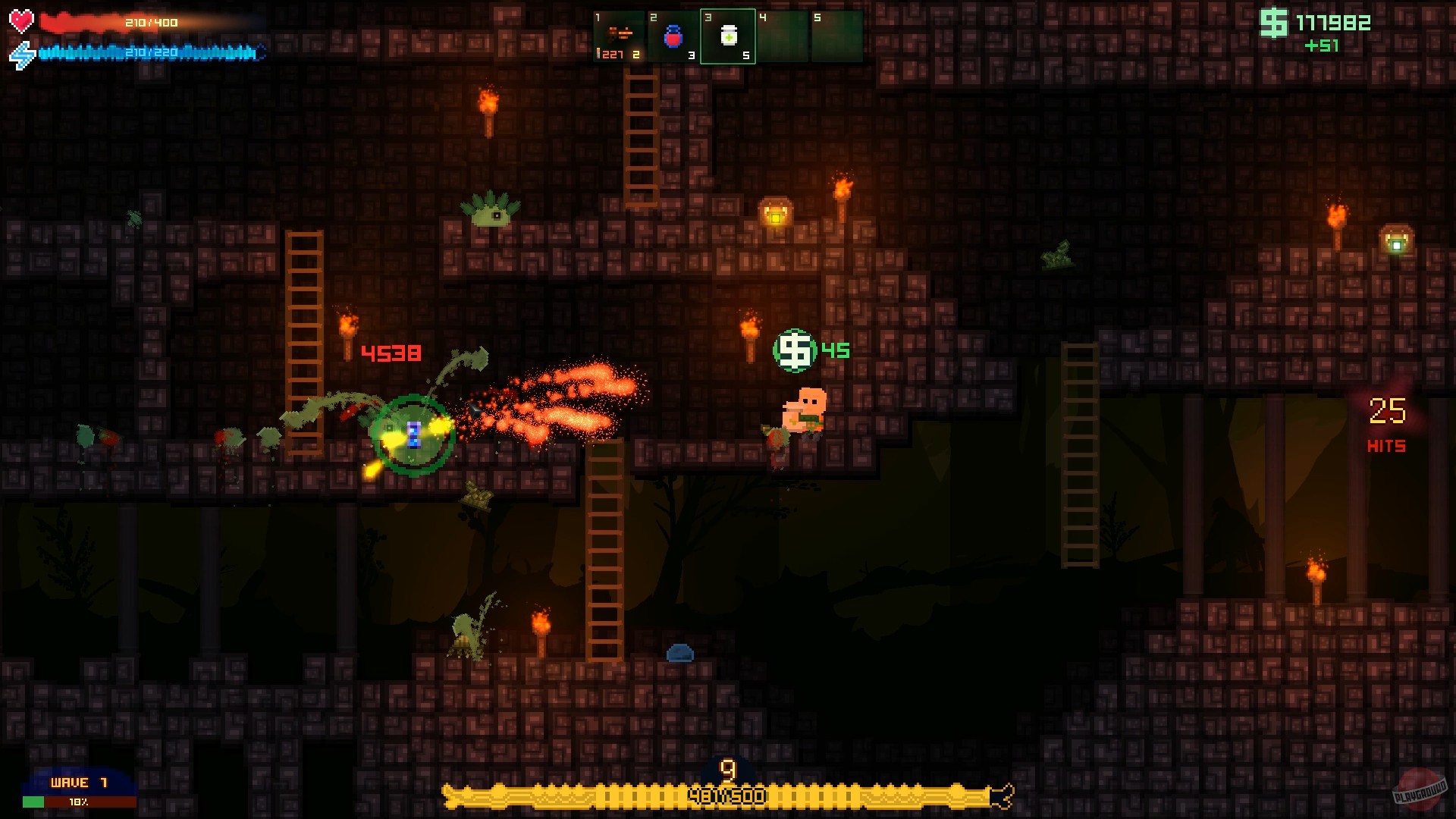The width and height of the screenshot is (1456, 819).
Task: Click the orange player character
Action: point(804,409)
